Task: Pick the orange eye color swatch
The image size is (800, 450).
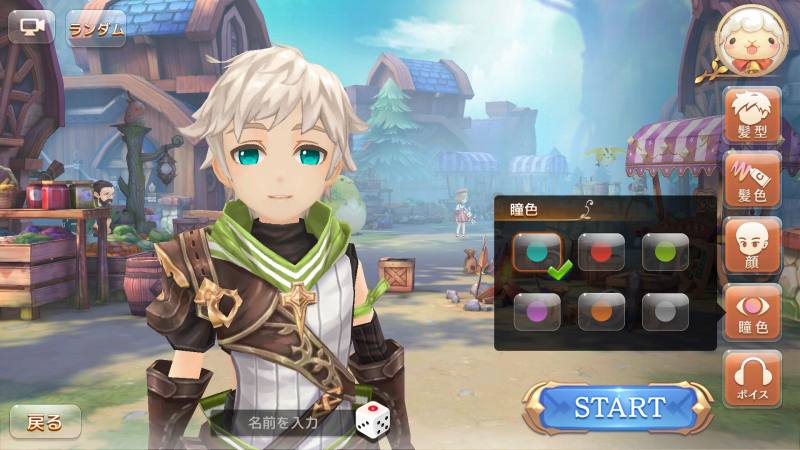Action: pyautogui.click(x=601, y=311)
